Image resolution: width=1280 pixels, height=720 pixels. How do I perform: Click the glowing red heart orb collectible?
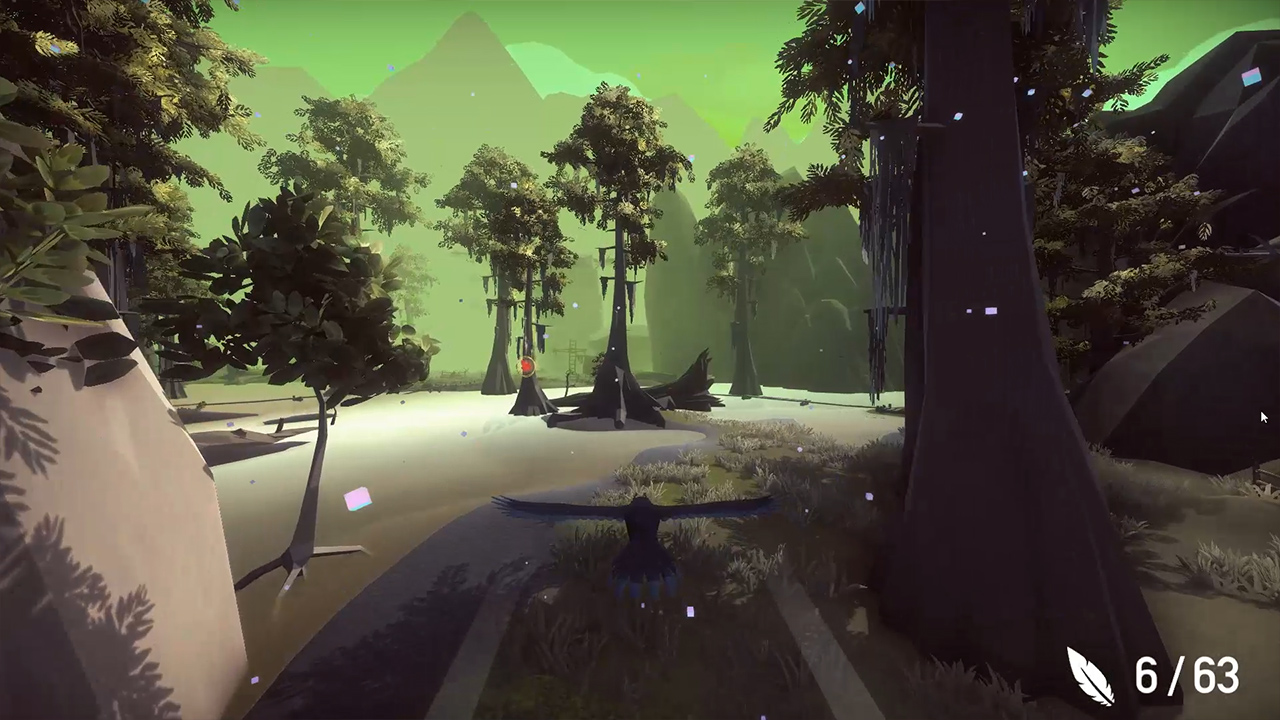(527, 367)
